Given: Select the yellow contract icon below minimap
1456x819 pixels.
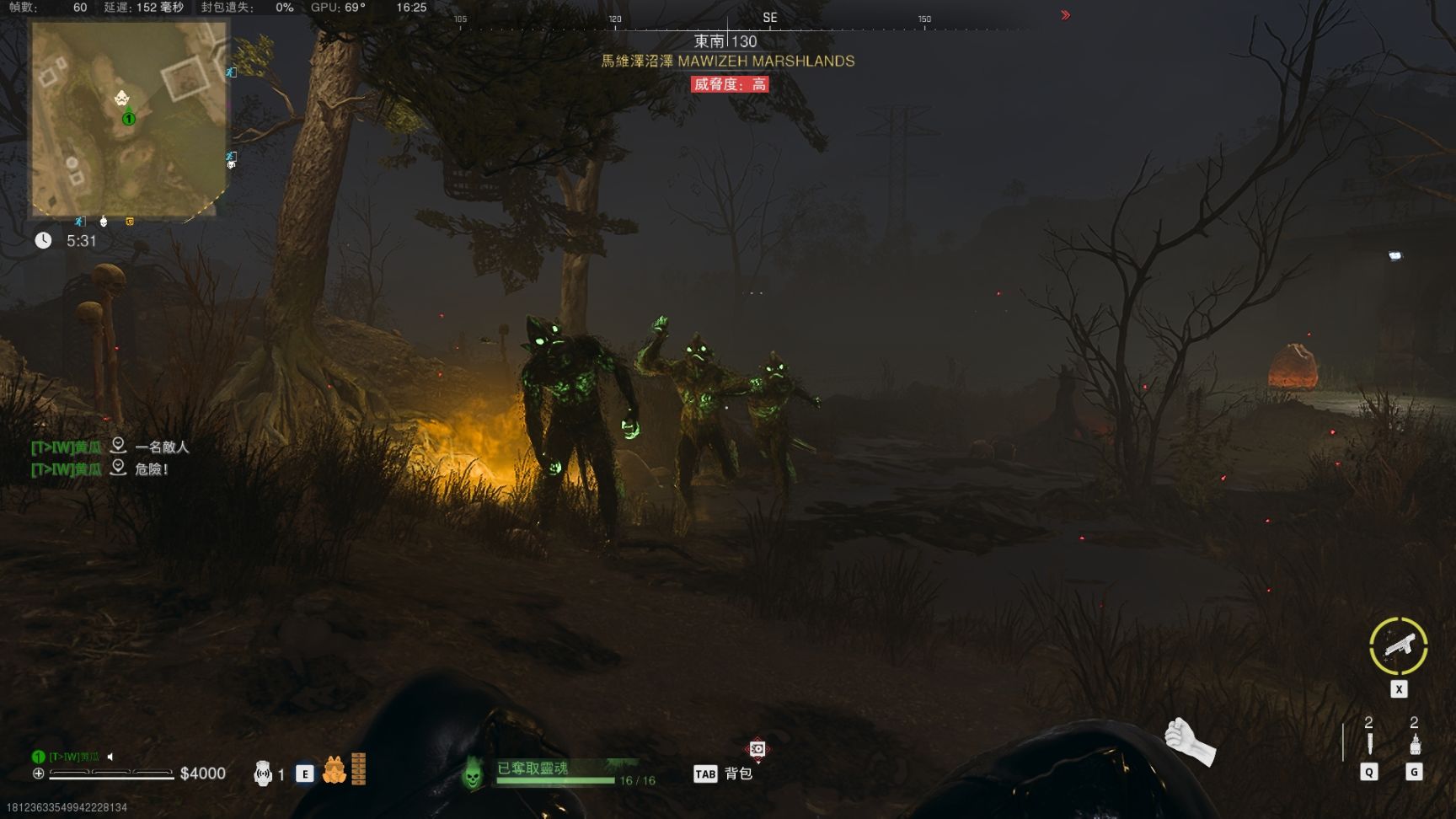Looking at the screenshot, I should point(130,222).
